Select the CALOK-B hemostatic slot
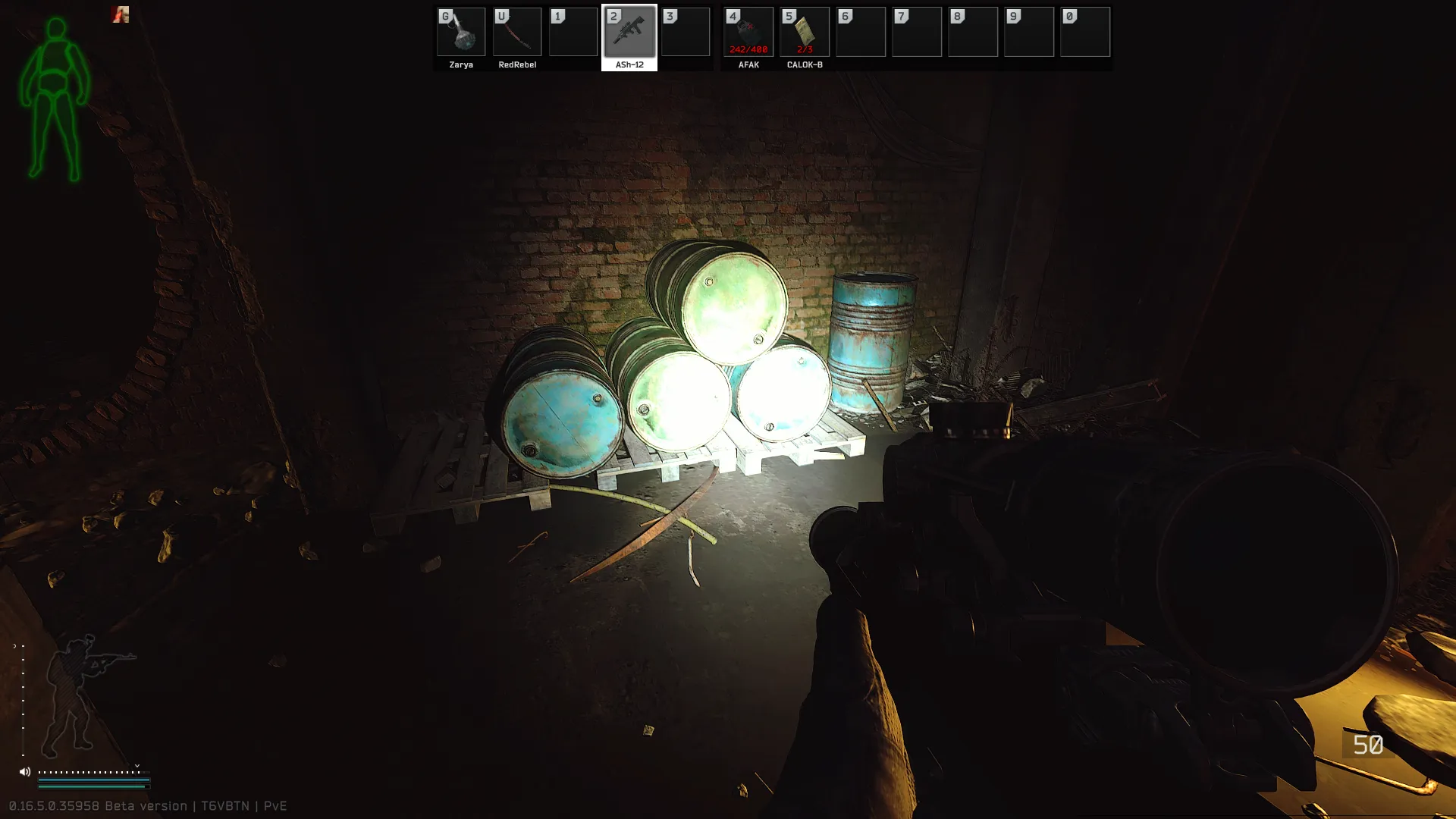 (805, 33)
